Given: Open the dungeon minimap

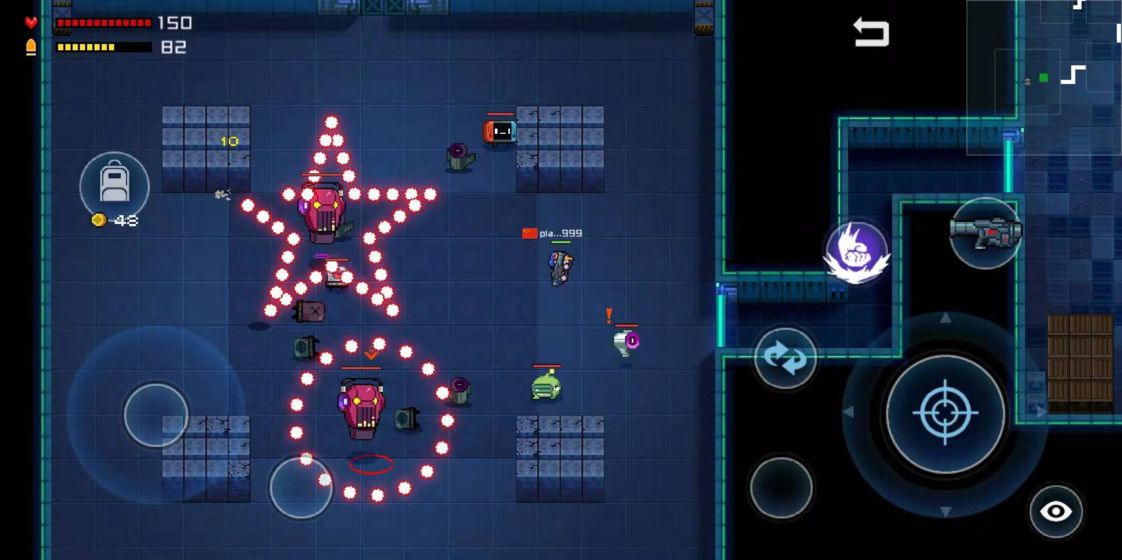Looking at the screenshot, I should coord(1044,76).
